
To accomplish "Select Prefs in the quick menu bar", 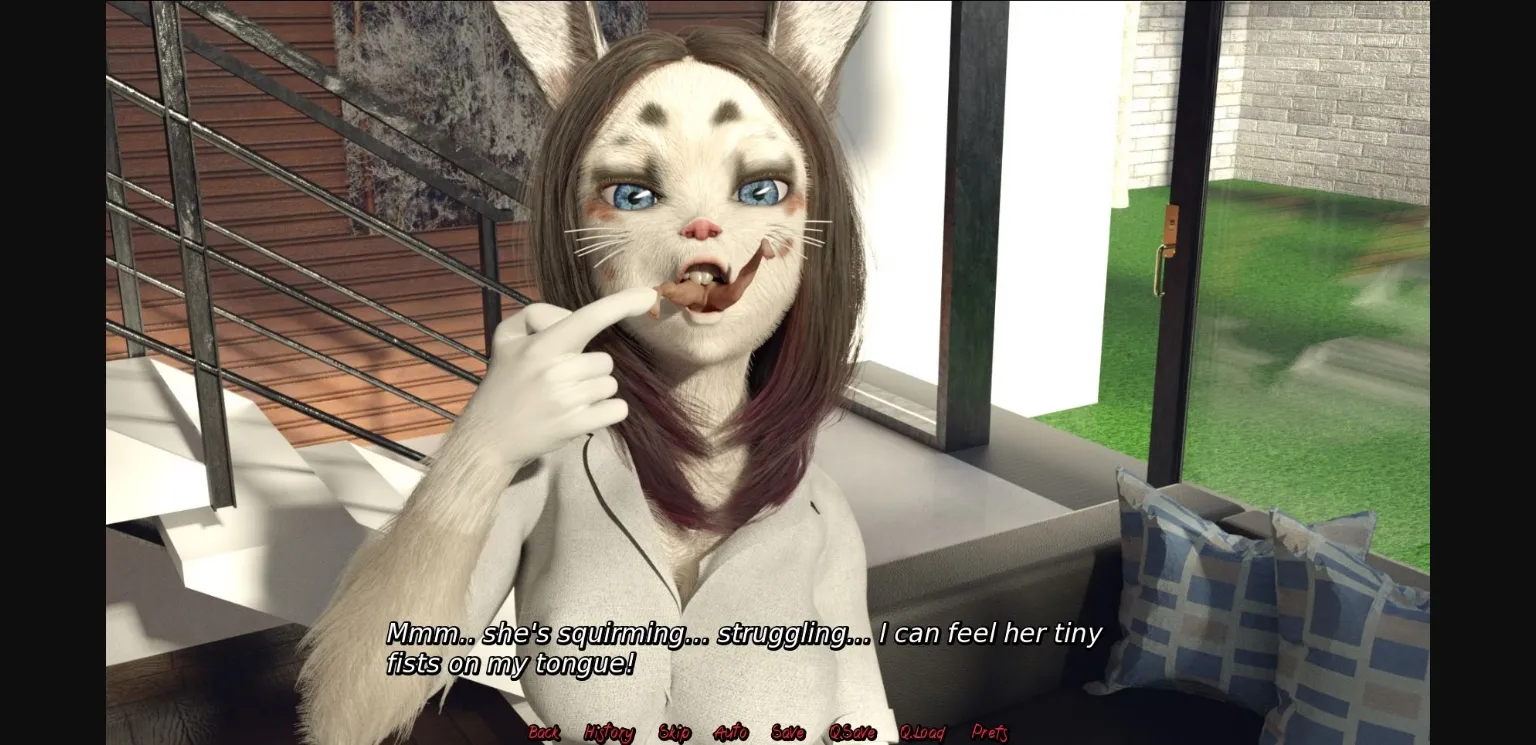I will point(991,732).
